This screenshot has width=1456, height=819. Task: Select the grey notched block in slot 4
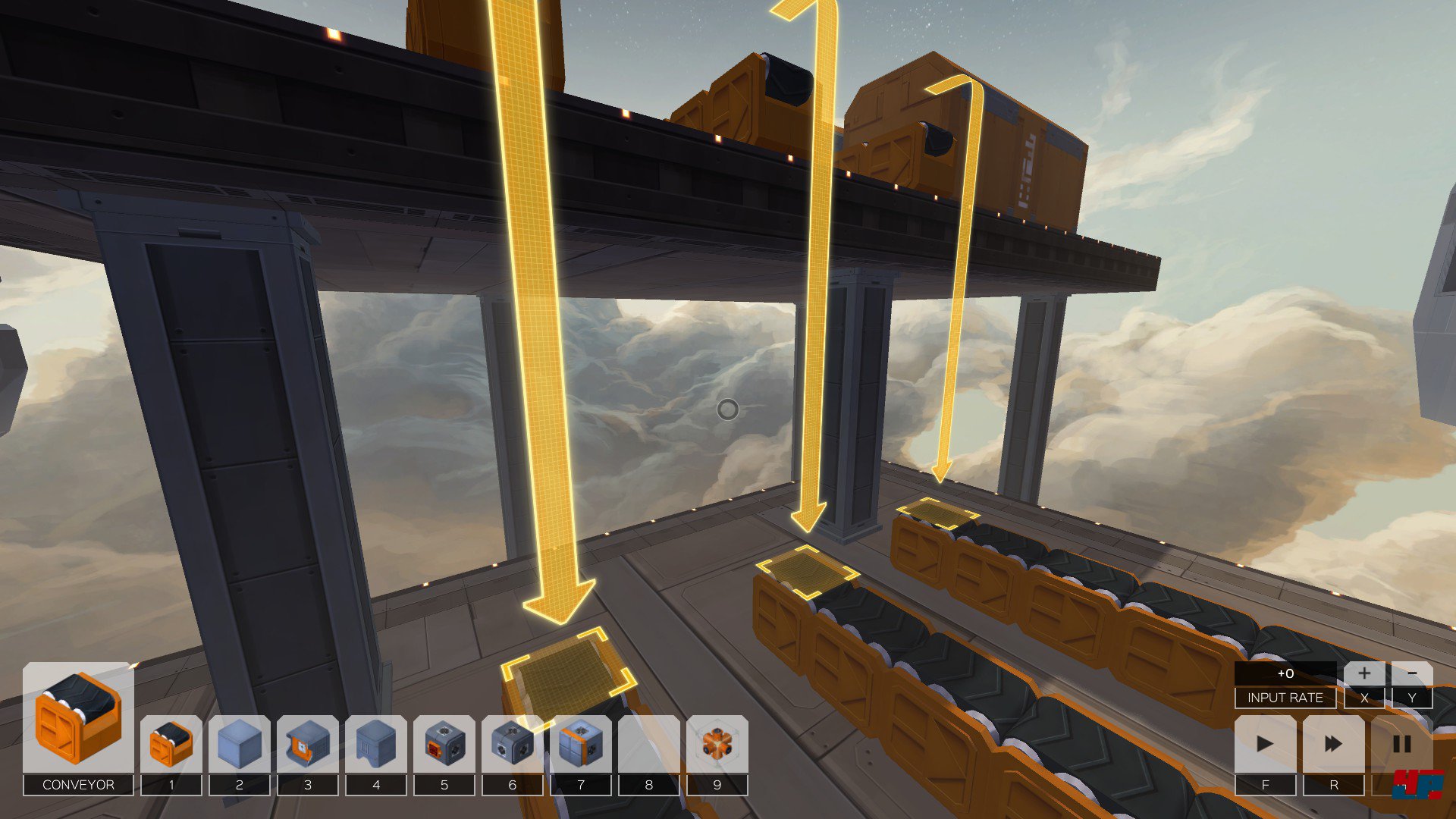coord(375,744)
